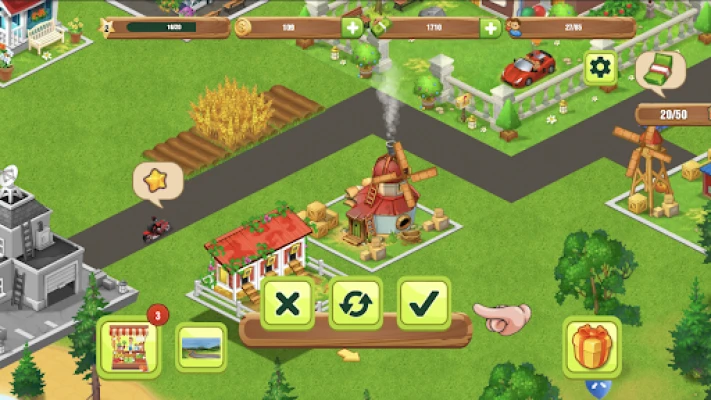Viewport: 711px width, 400px height.
Task: Open the gift box reward
Action: click(592, 347)
